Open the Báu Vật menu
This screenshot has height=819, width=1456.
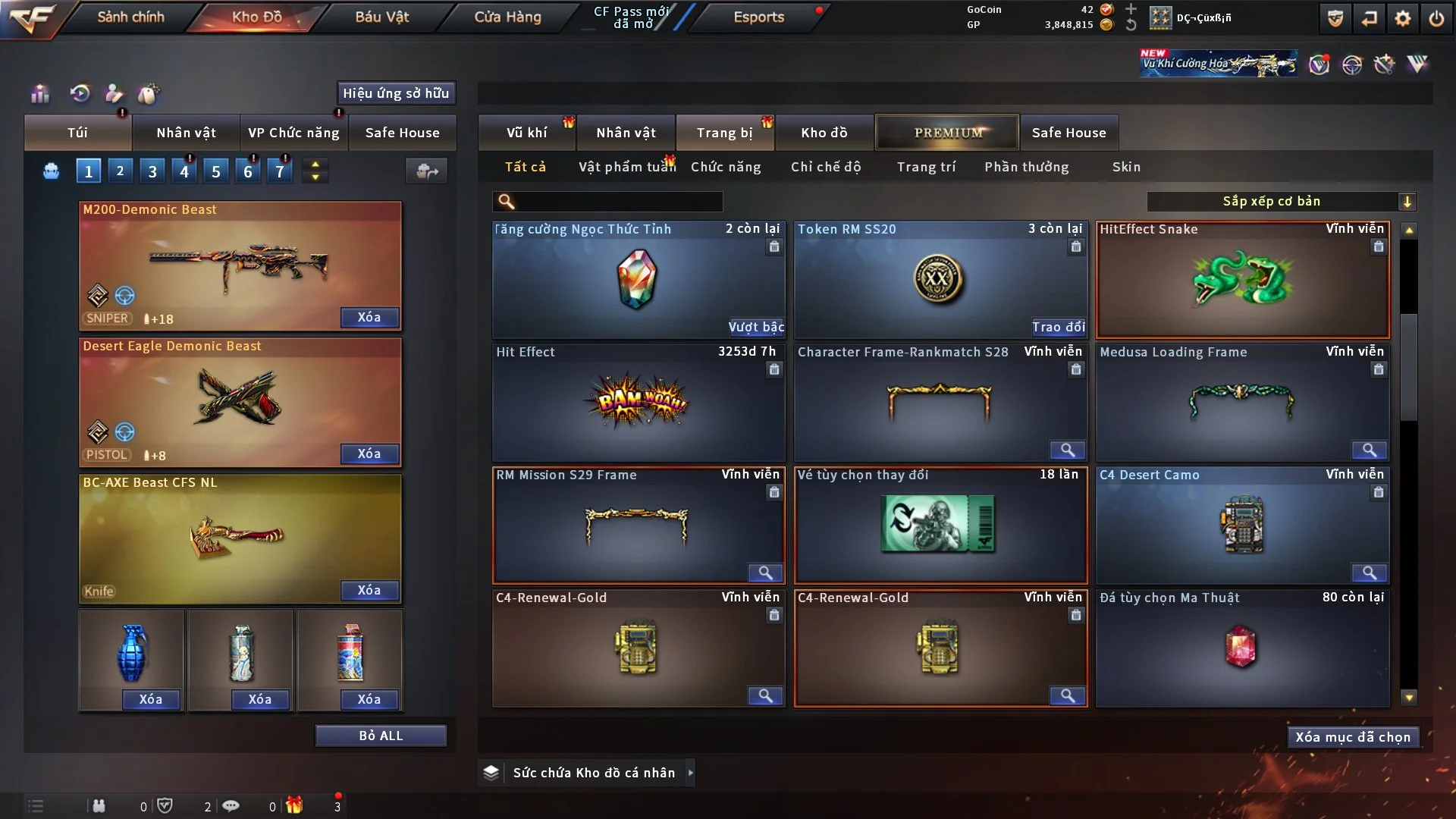[x=381, y=17]
